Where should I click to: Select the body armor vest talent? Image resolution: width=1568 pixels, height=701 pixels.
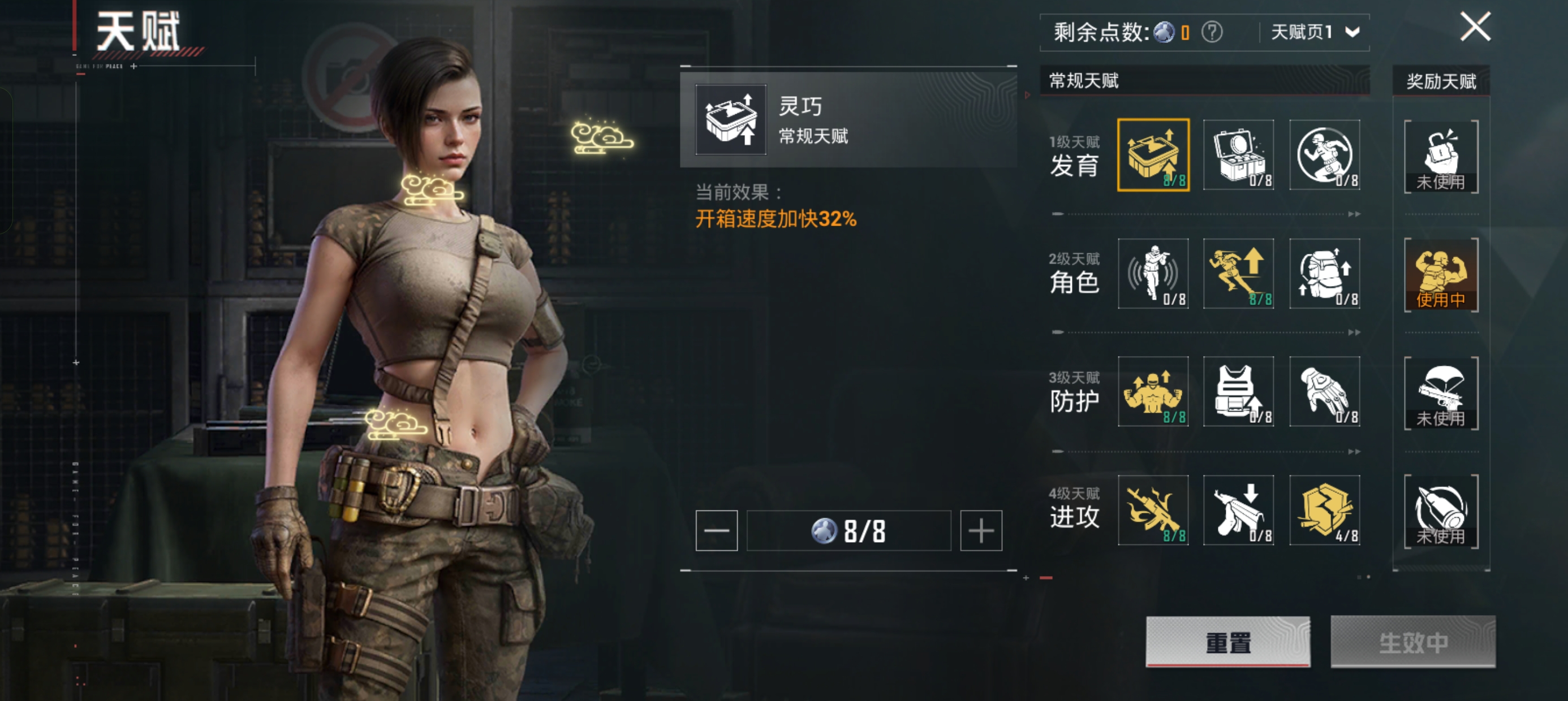1239,392
